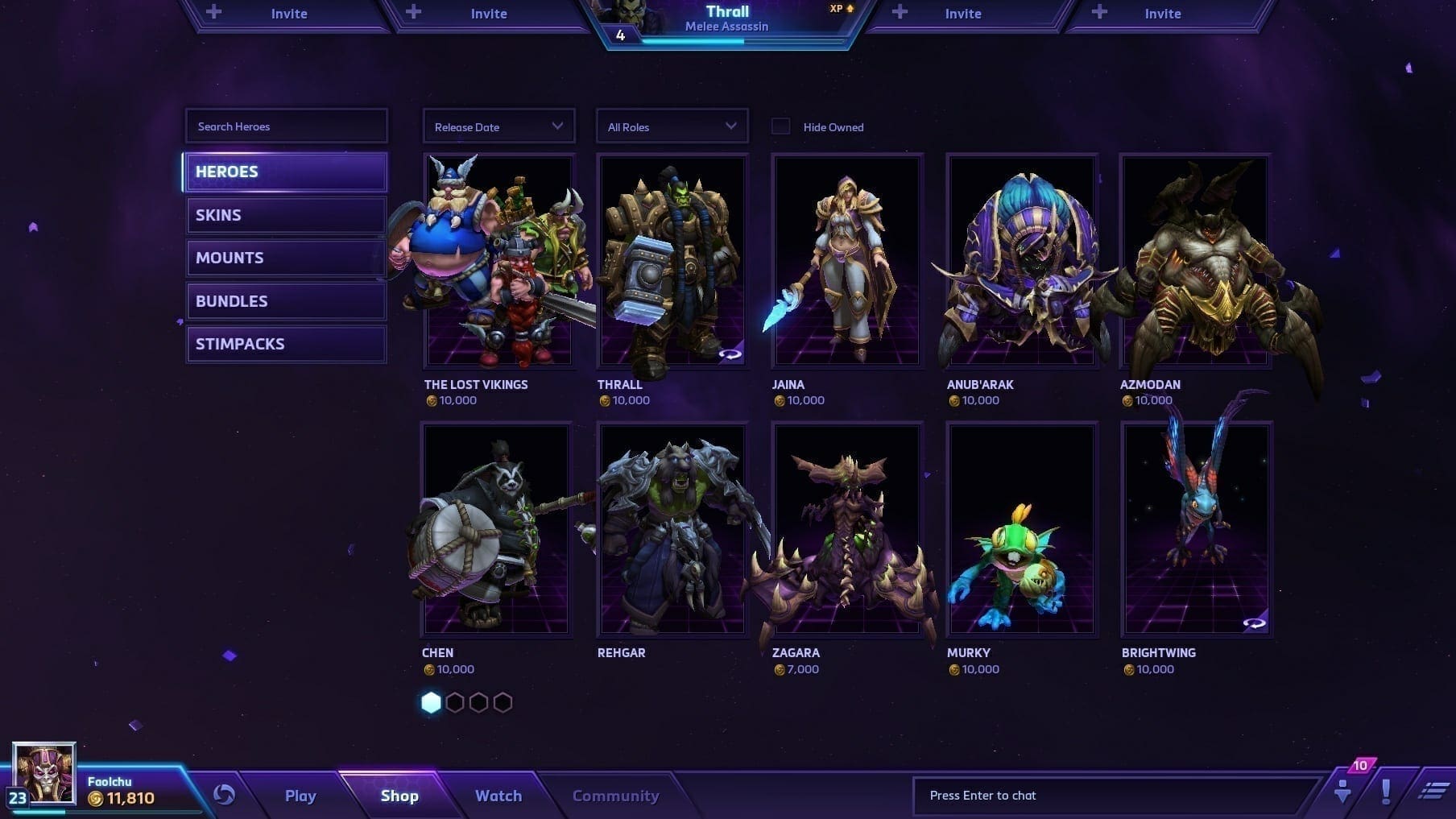The width and height of the screenshot is (1456, 819).
Task: Open the Skins shop category
Action: tap(286, 215)
